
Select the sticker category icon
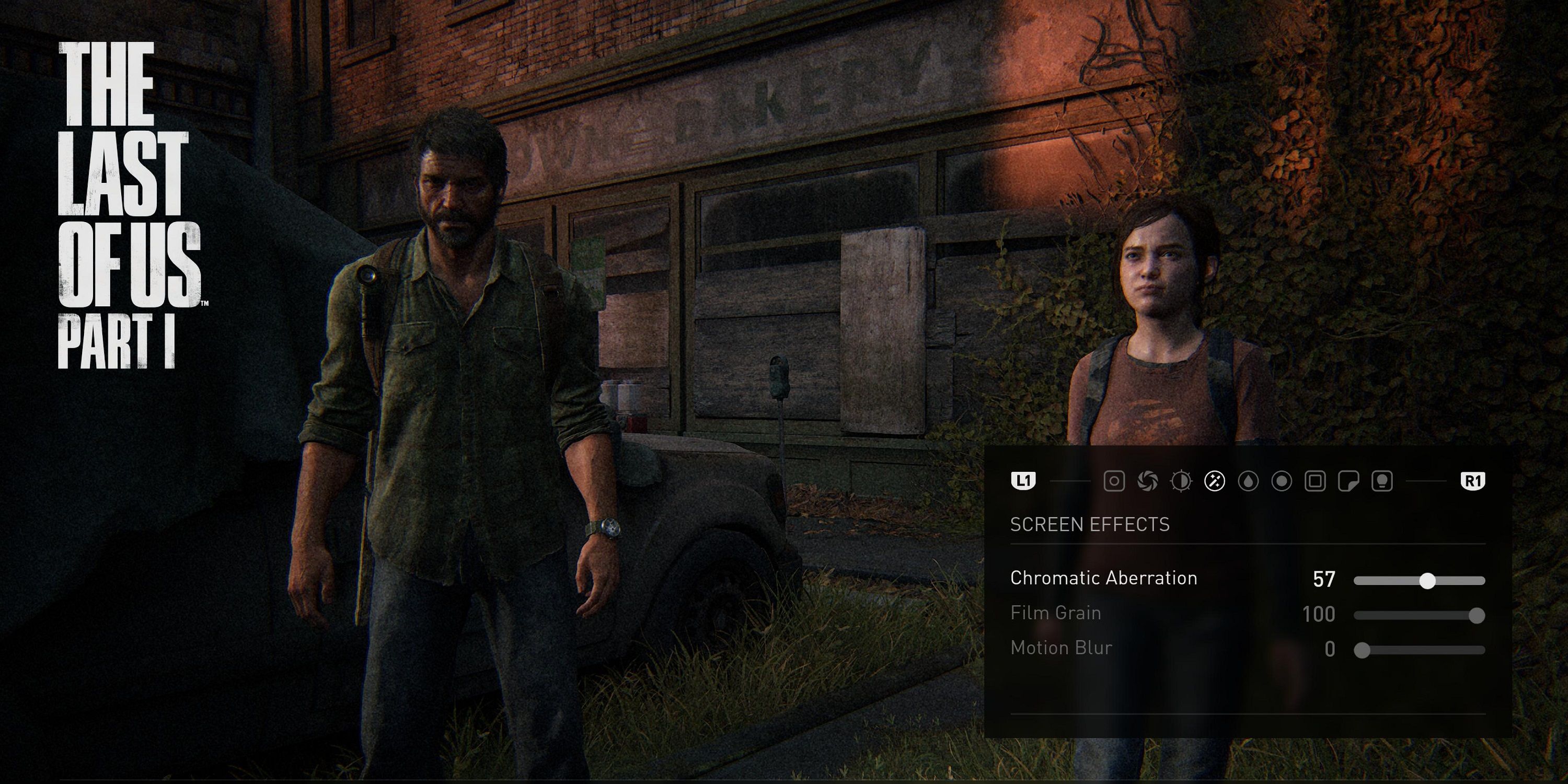[1349, 481]
